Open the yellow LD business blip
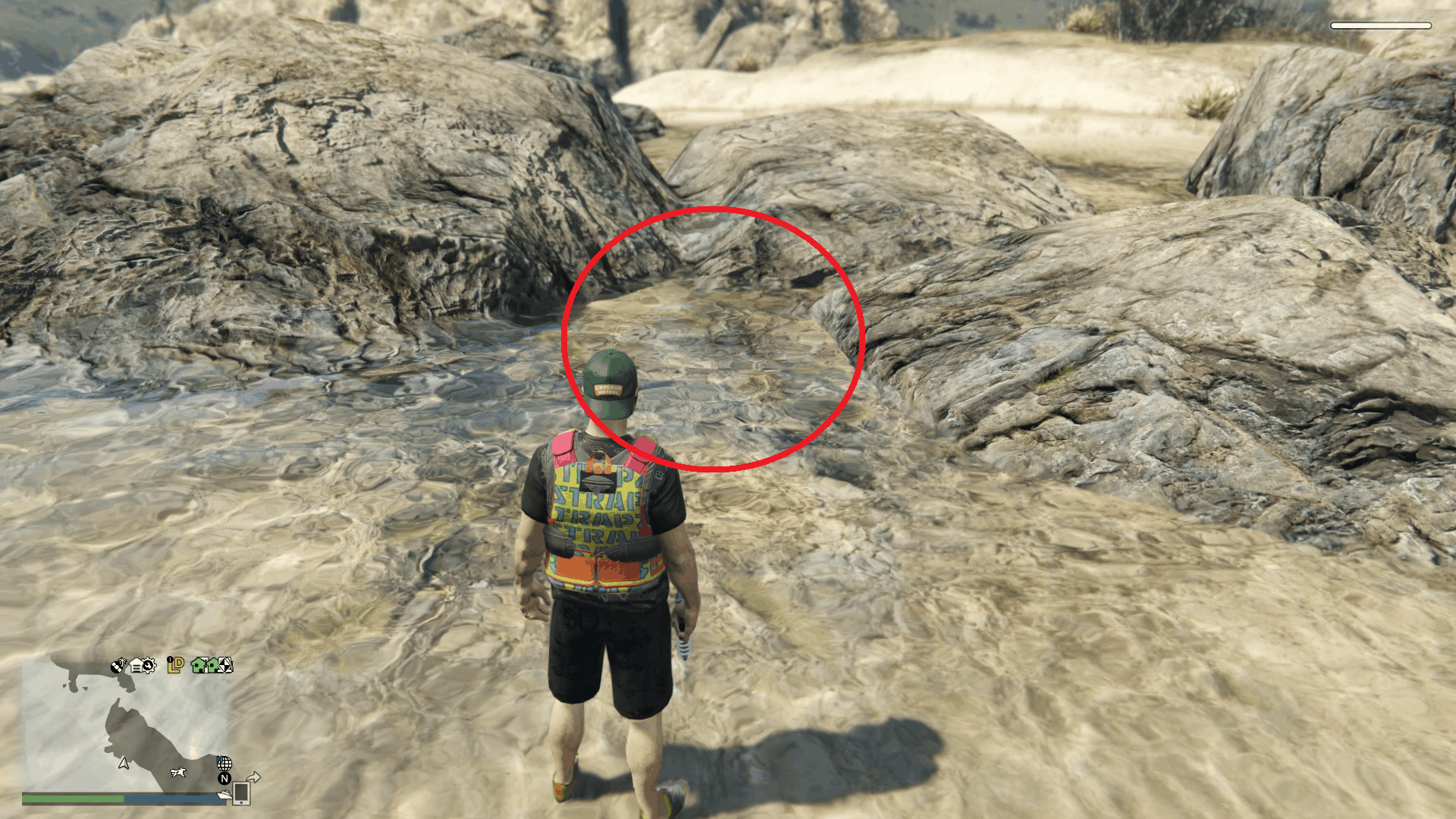Screen dimensions: 1456x819 pyautogui.click(x=174, y=665)
